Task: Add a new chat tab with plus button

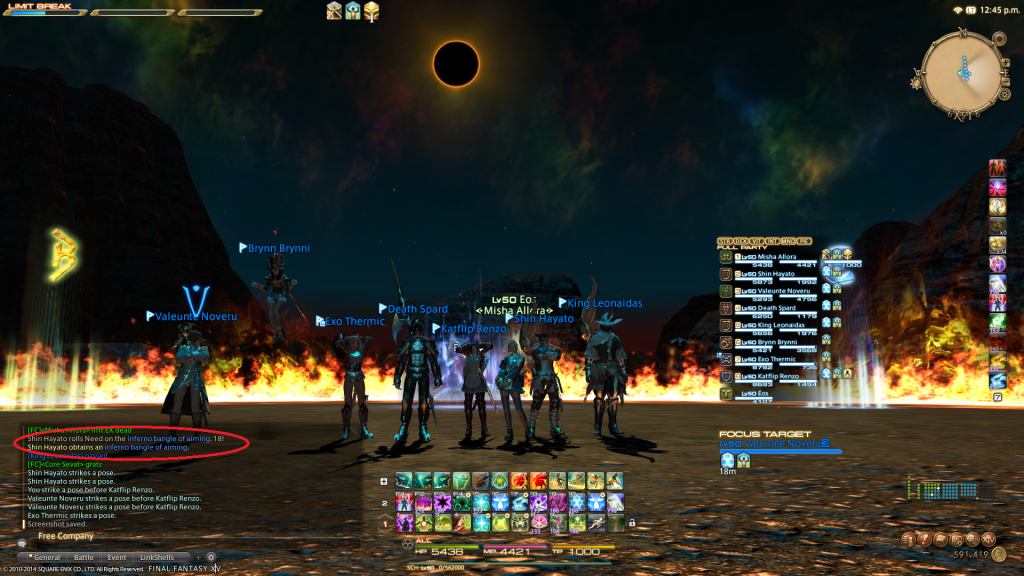Action: 197,557
